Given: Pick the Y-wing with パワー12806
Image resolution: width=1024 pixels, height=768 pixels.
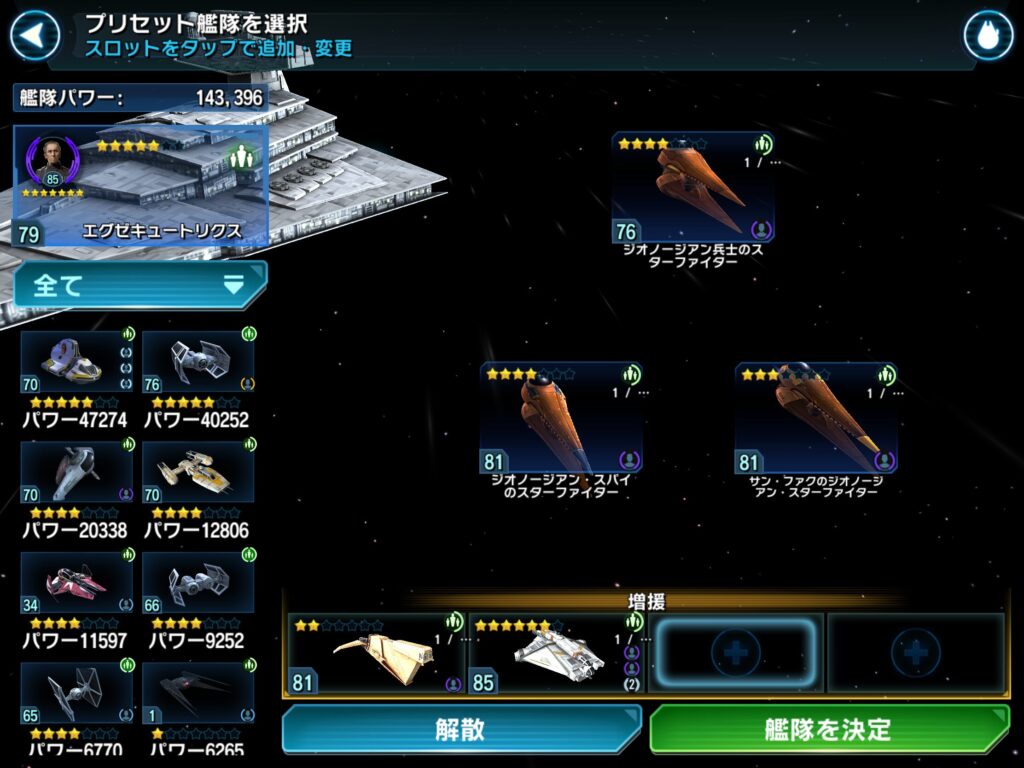Looking at the screenshot, I should coord(198,473).
